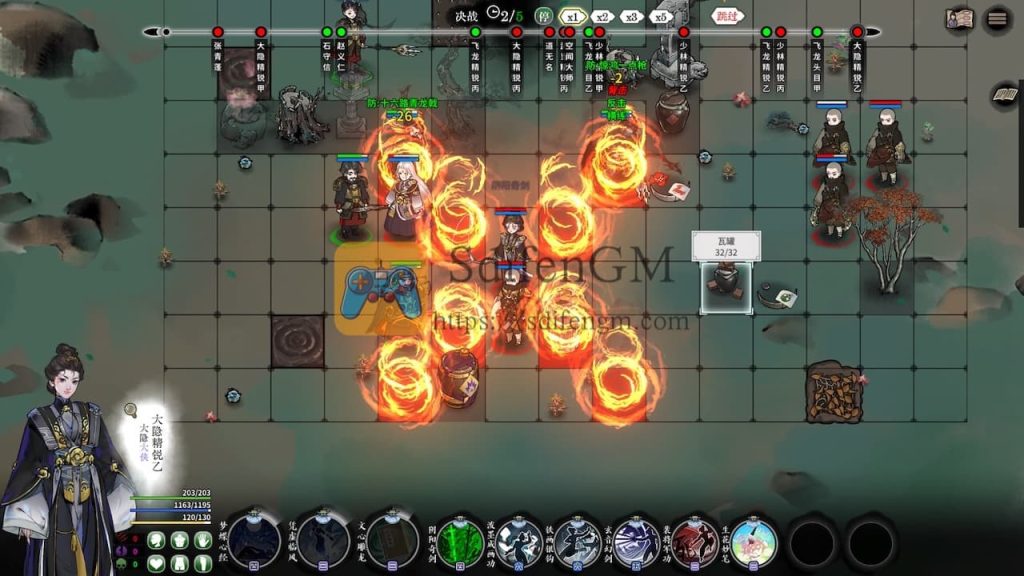Viewport: 1024px width, 576px height.
Task: Activate the green 阴阳奇剑 skill
Action: tap(461, 542)
